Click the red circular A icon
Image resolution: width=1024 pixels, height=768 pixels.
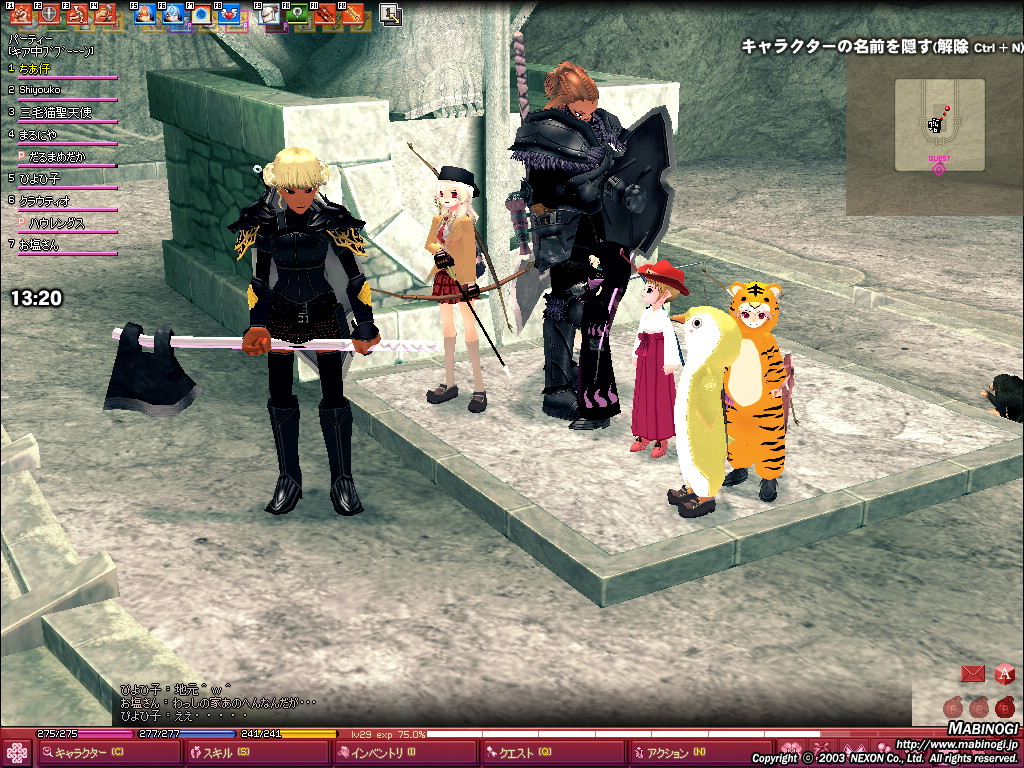tap(1004, 673)
